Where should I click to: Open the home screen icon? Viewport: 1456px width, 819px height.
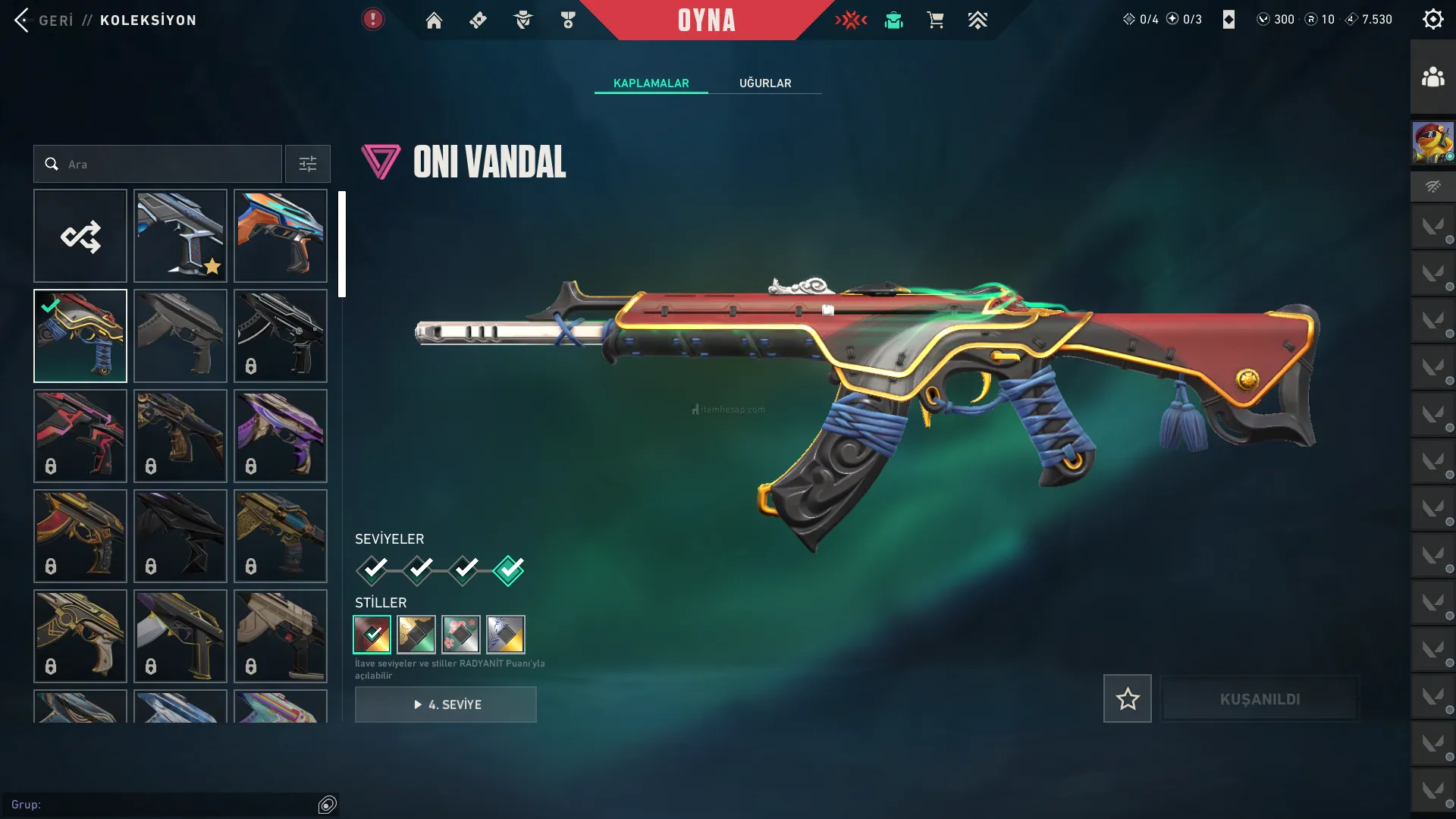pos(434,20)
